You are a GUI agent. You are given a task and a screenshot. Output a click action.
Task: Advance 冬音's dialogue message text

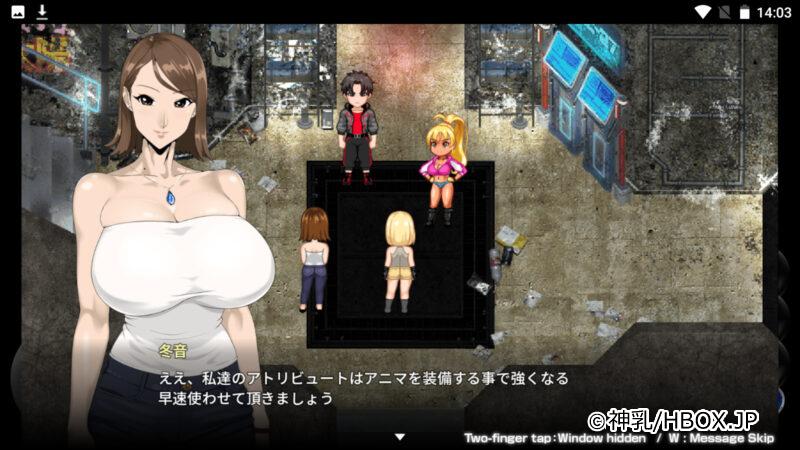[360, 388]
